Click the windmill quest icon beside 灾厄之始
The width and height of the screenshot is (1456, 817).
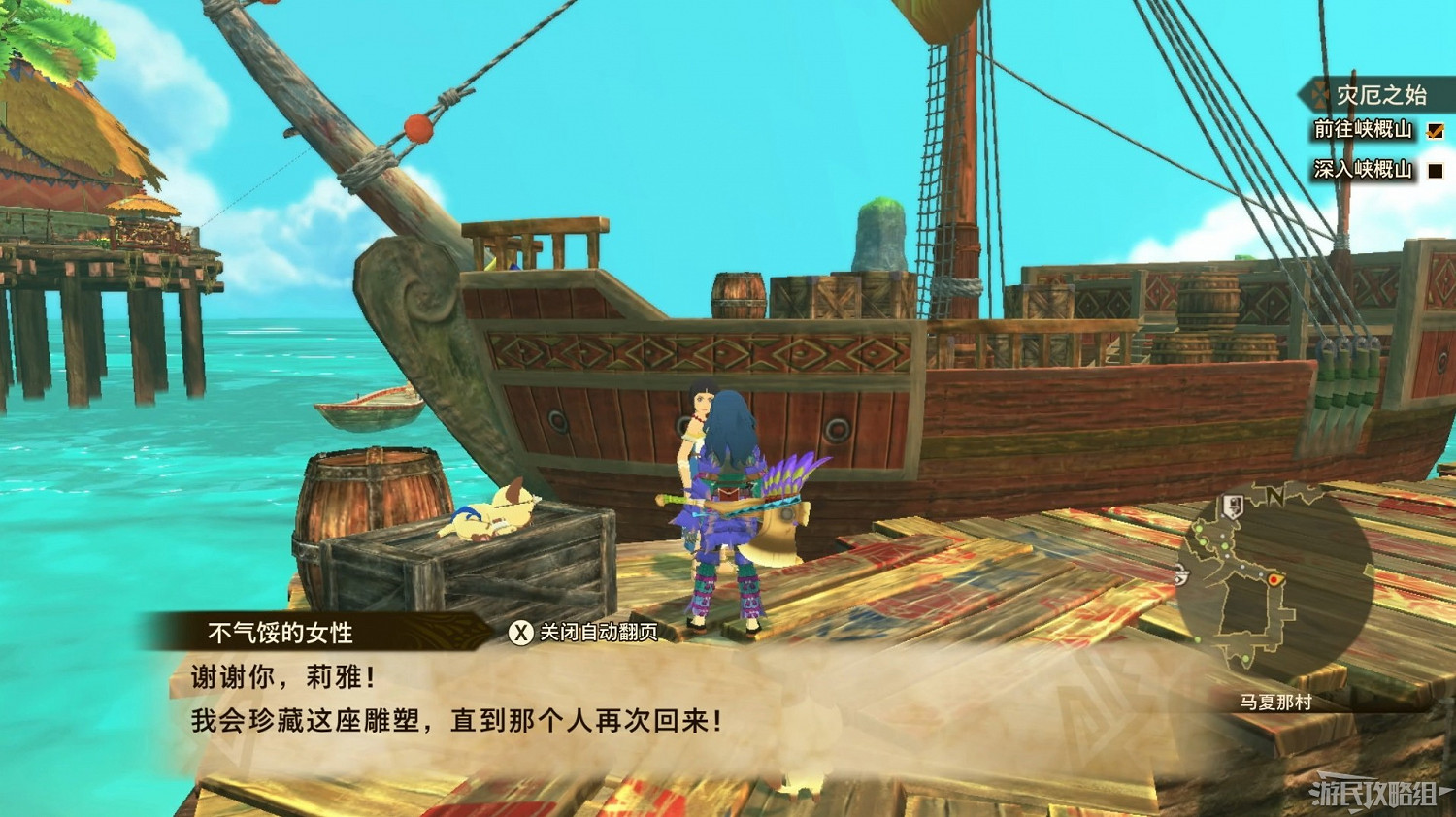click(x=1319, y=94)
